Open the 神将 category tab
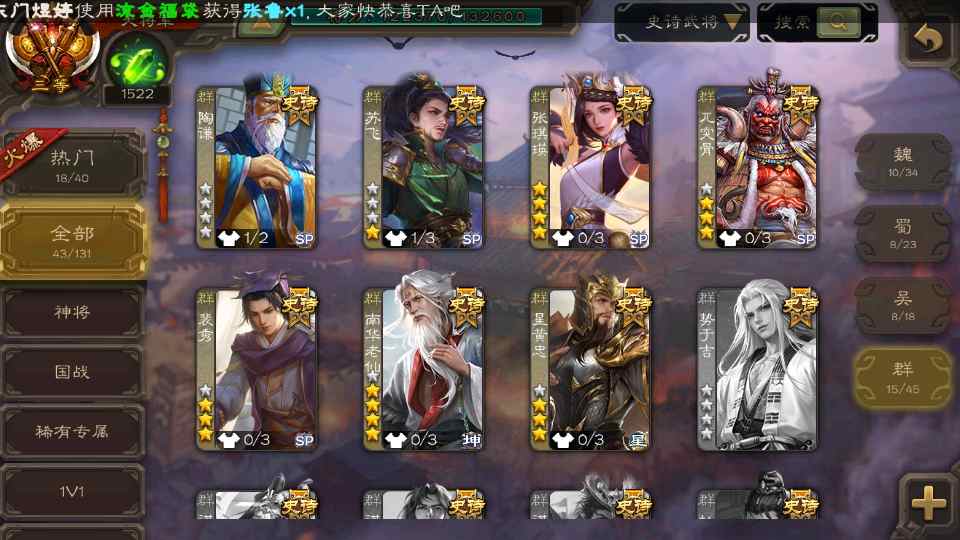This screenshot has height=540, width=960. click(72, 312)
